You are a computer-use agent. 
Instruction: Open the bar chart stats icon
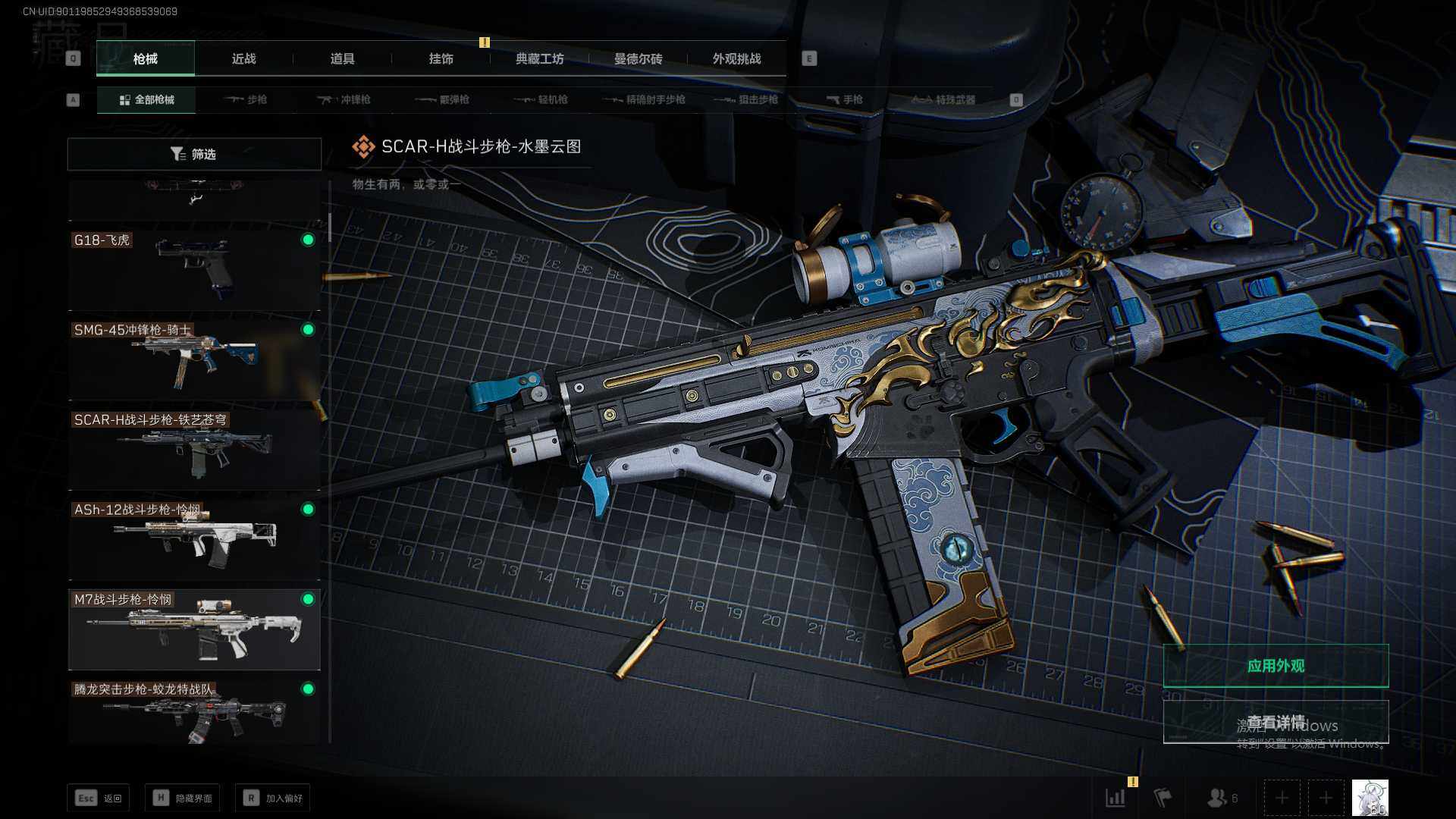point(1116,798)
